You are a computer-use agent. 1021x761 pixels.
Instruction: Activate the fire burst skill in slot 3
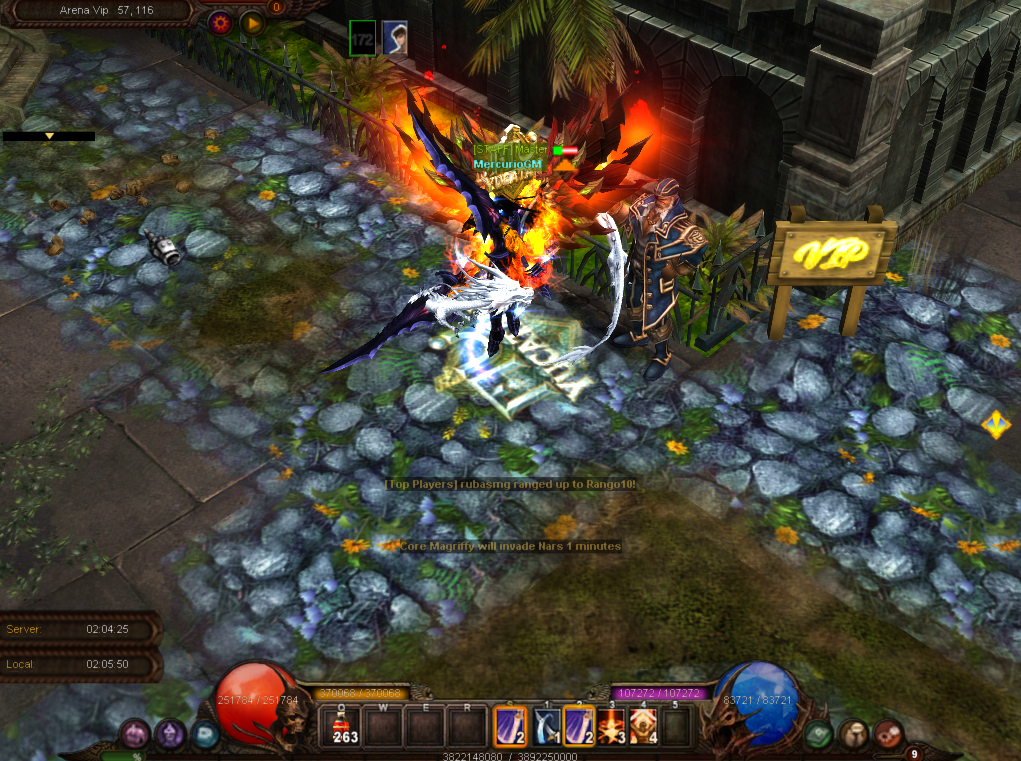click(612, 726)
